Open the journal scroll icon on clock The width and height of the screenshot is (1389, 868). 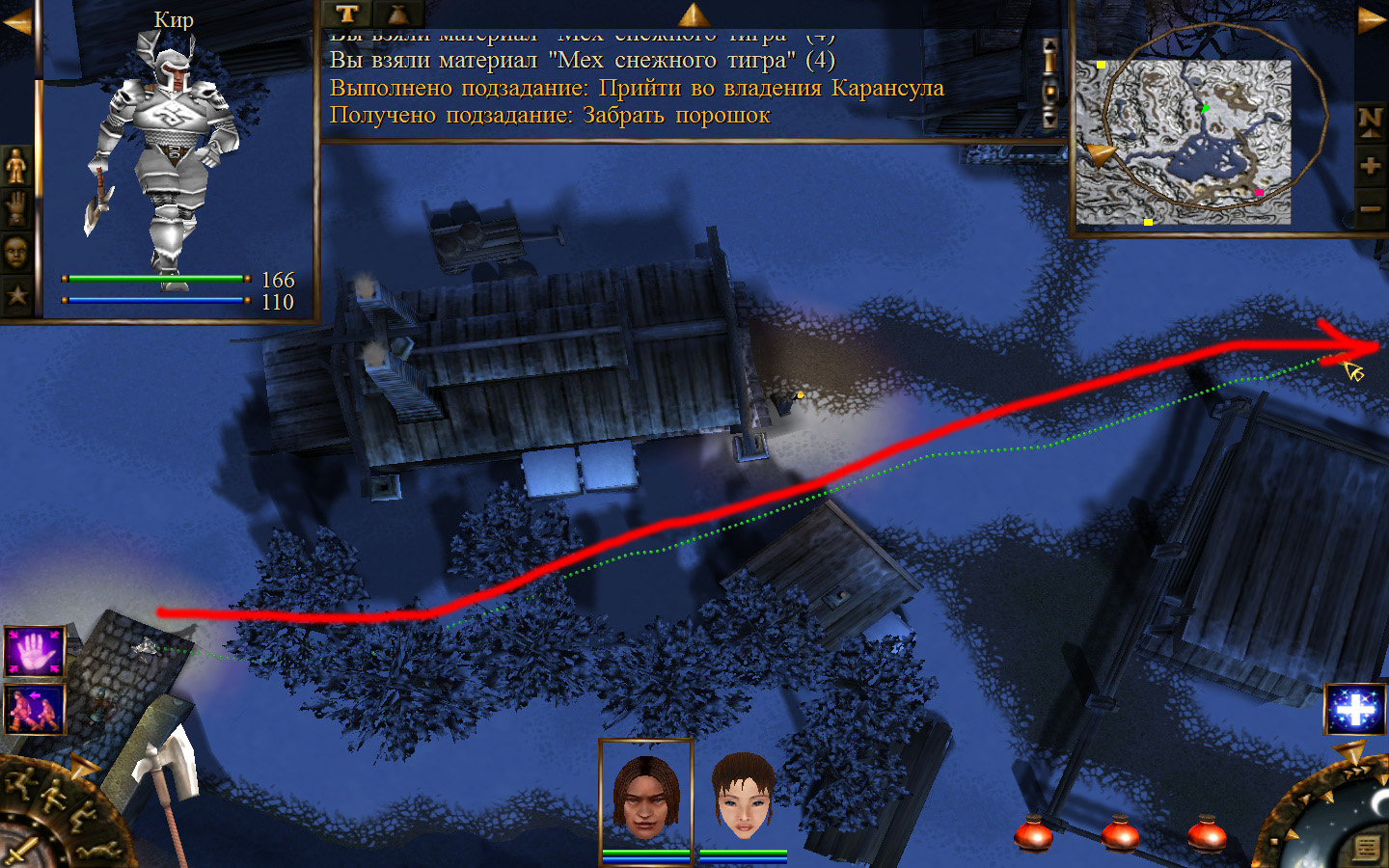click(1365, 848)
